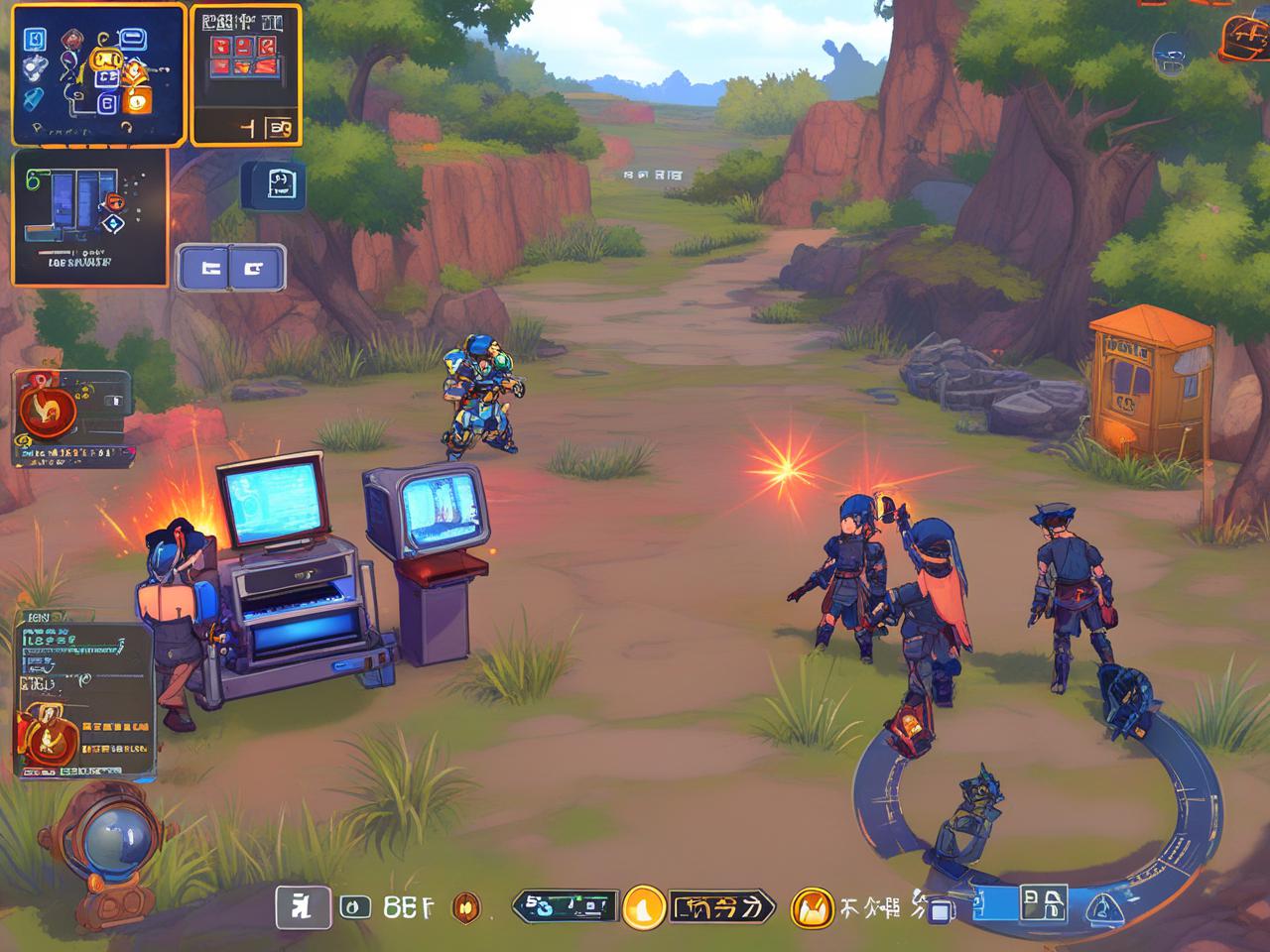Viewport: 1270px width, 952px height.
Task: Select the red item grid panel
Action: click(x=245, y=74)
